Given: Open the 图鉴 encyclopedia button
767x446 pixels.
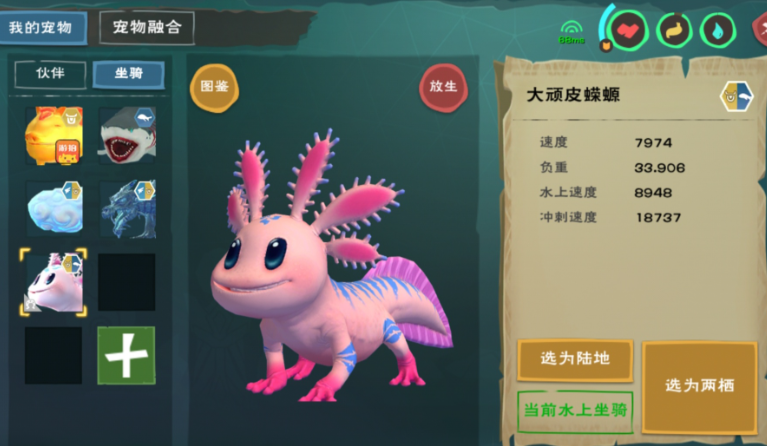Looking at the screenshot, I should coord(214,87).
